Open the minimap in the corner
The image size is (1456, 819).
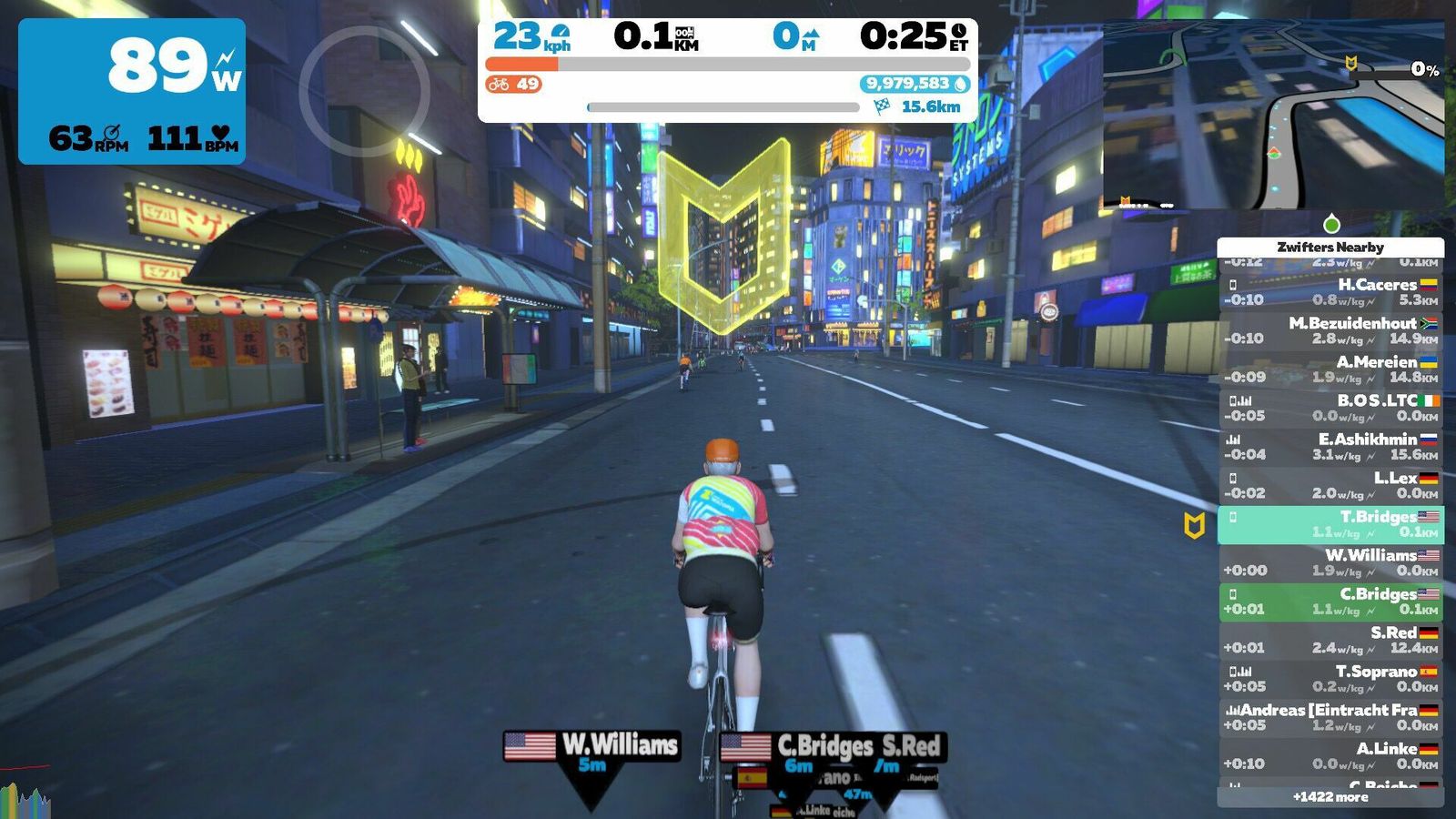click(x=1272, y=115)
